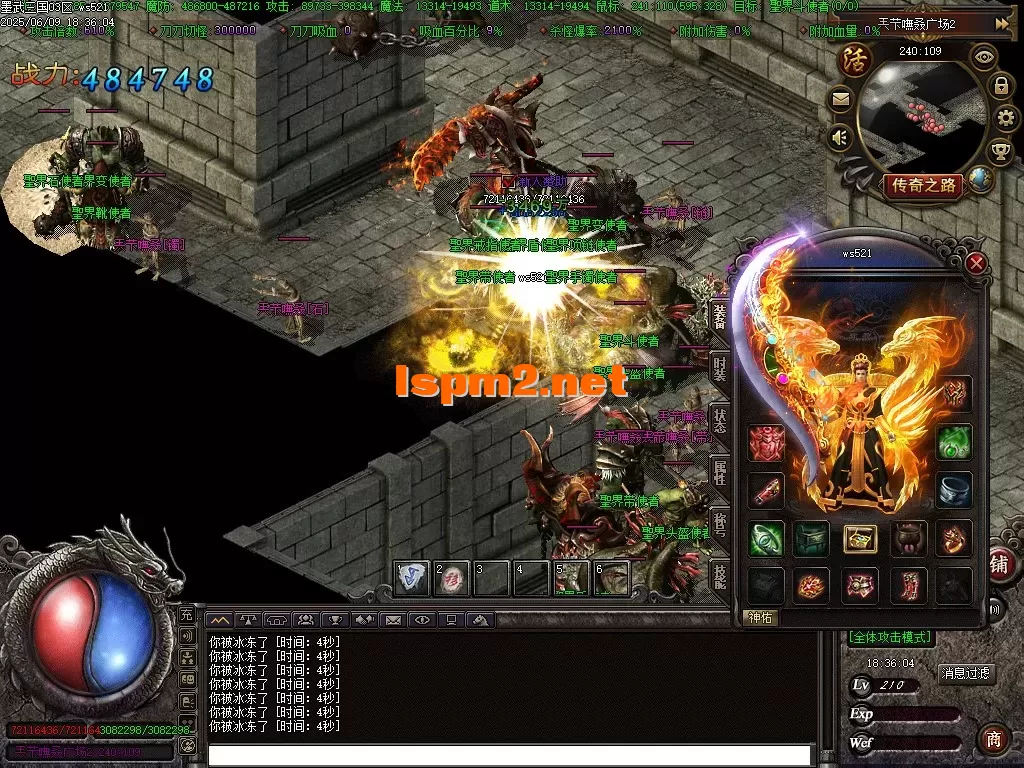Toggle the sound speaker icon near minimap
This screenshot has height=768, width=1024.
click(840, 135)
